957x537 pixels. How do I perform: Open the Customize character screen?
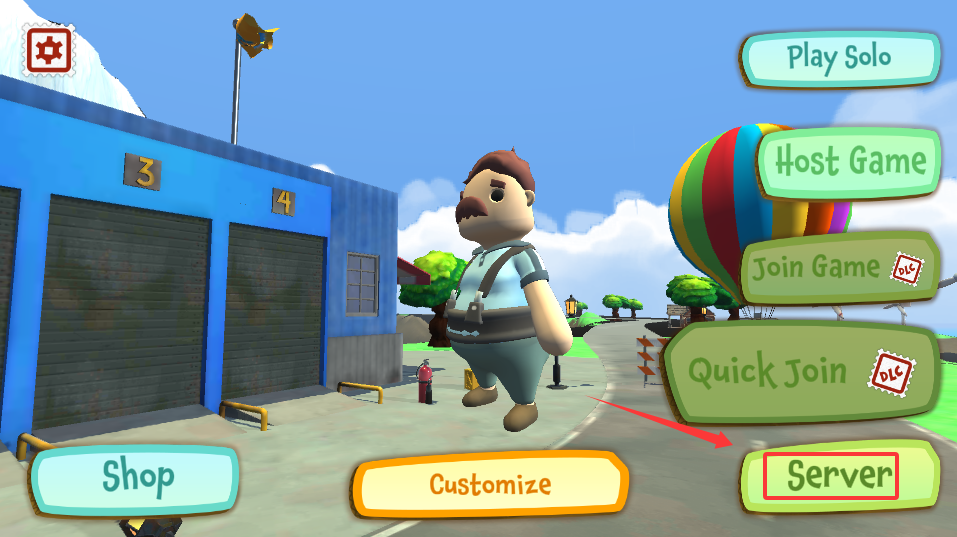click(x=490, y=485)
